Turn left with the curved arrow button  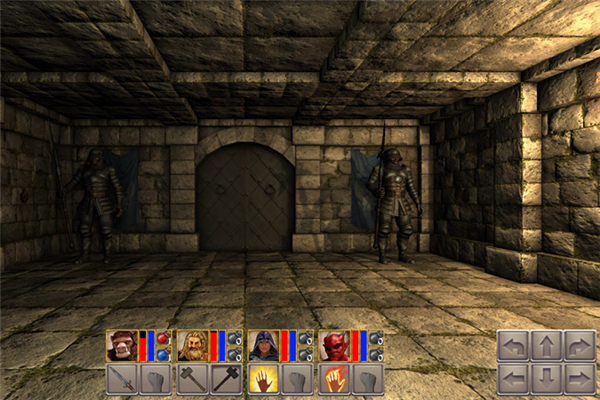point(513,347)
